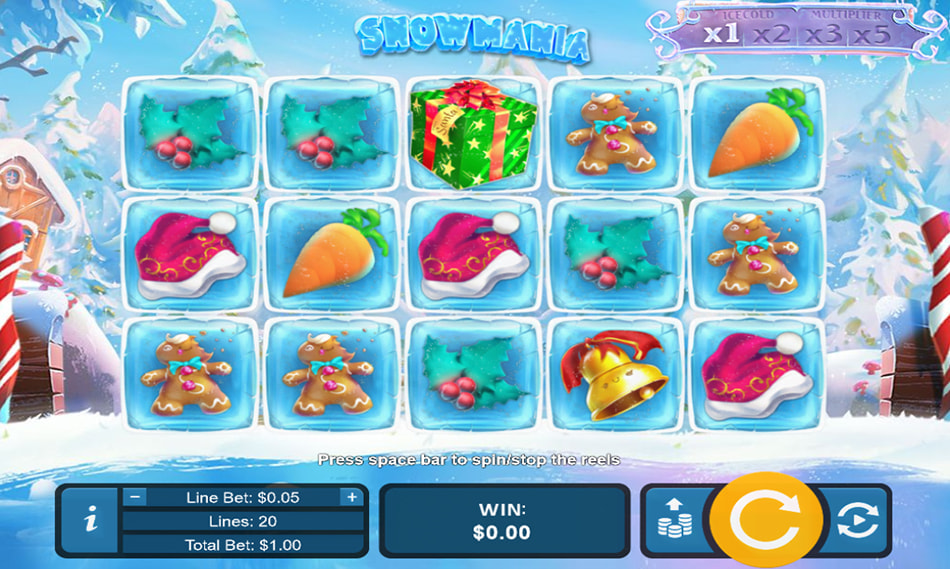Set the maximum bet with coins icon

[676, 520]
